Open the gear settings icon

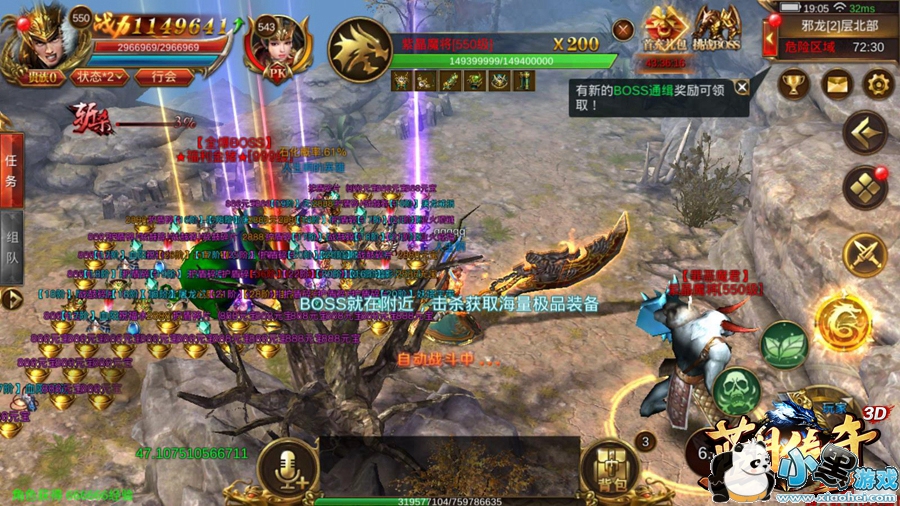[877, 84]
